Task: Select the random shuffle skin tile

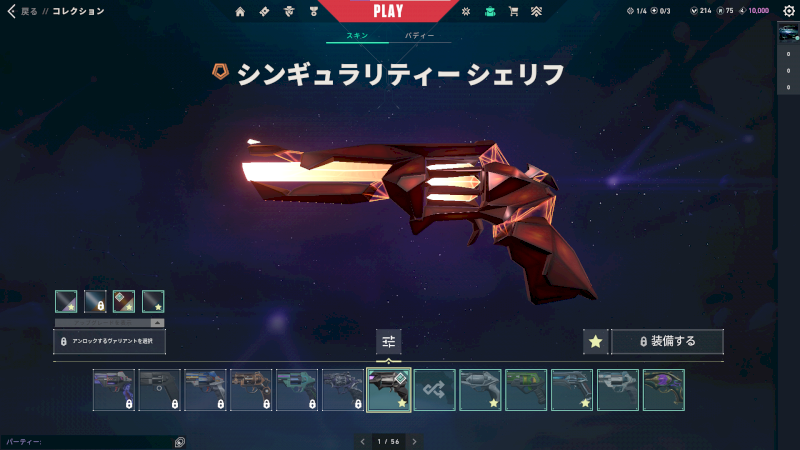Action: [x=434, y=390]
